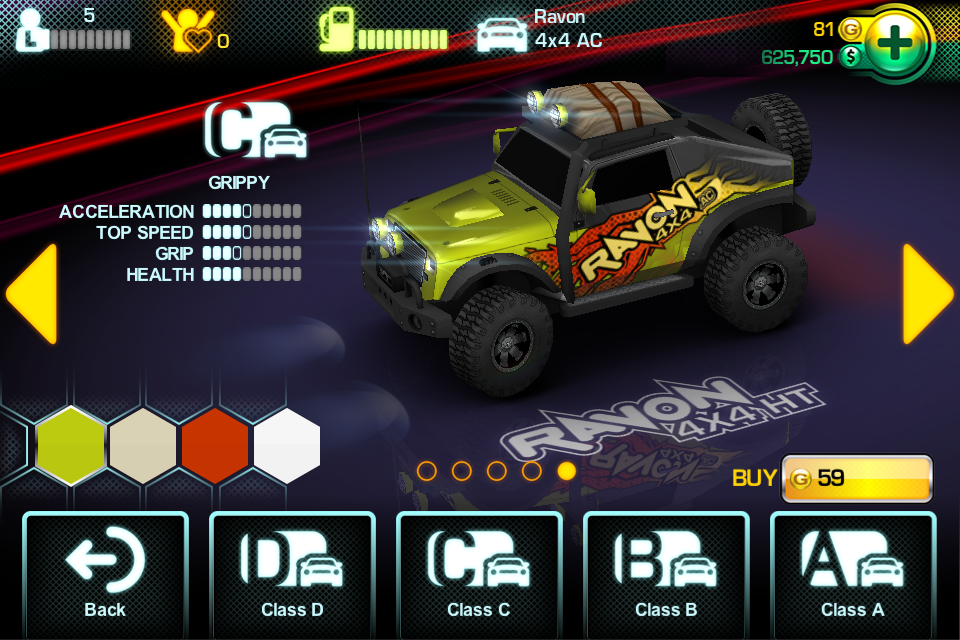Select the first car page dot

pyautogui.click(x=427, y=471)
